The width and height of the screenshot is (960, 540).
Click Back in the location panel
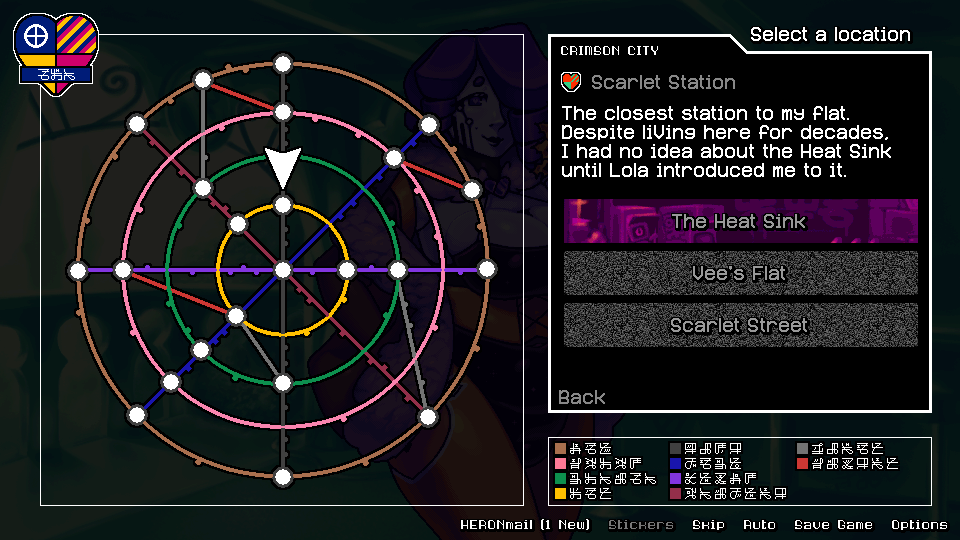pyautogui.click(x=582, y=397)
